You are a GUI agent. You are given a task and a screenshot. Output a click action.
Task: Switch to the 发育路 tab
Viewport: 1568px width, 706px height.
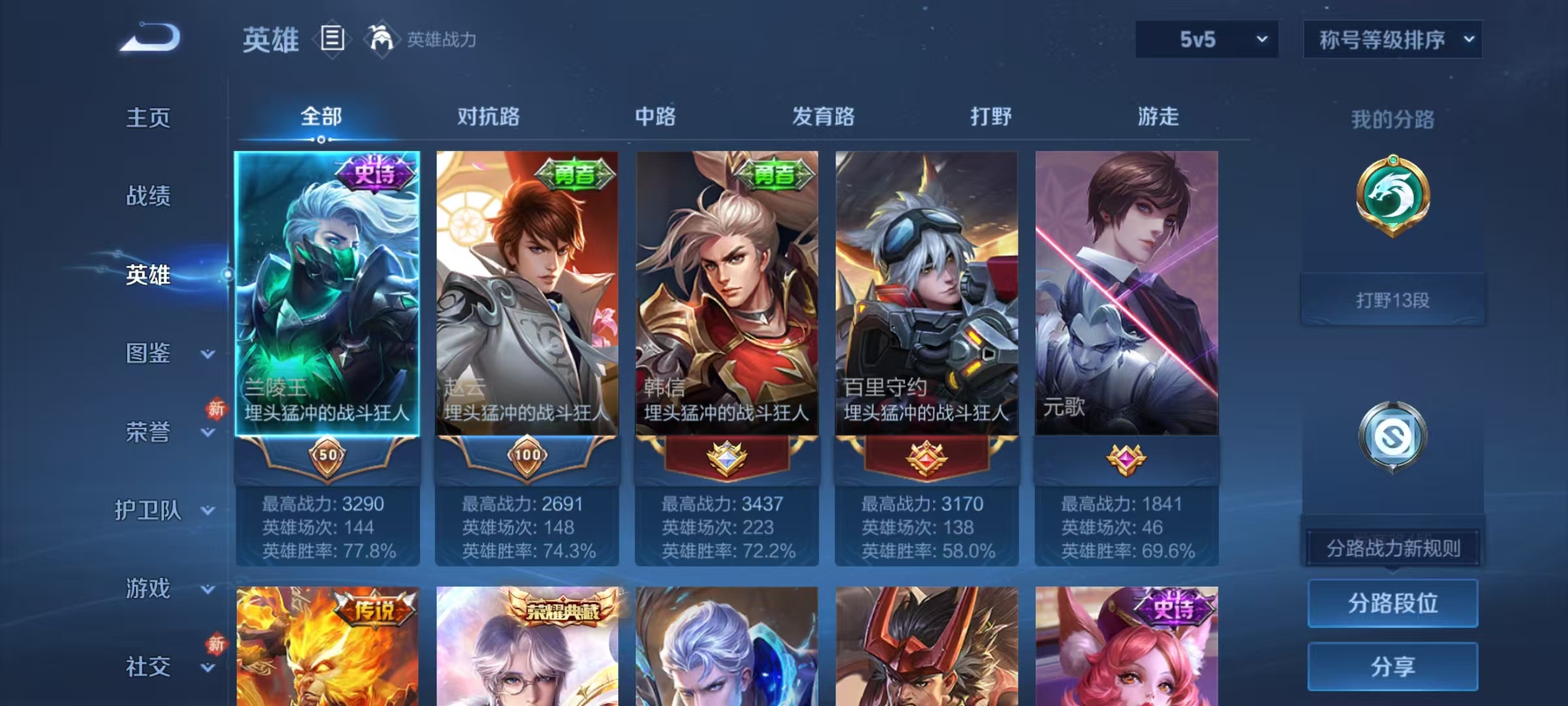point(821,117)
